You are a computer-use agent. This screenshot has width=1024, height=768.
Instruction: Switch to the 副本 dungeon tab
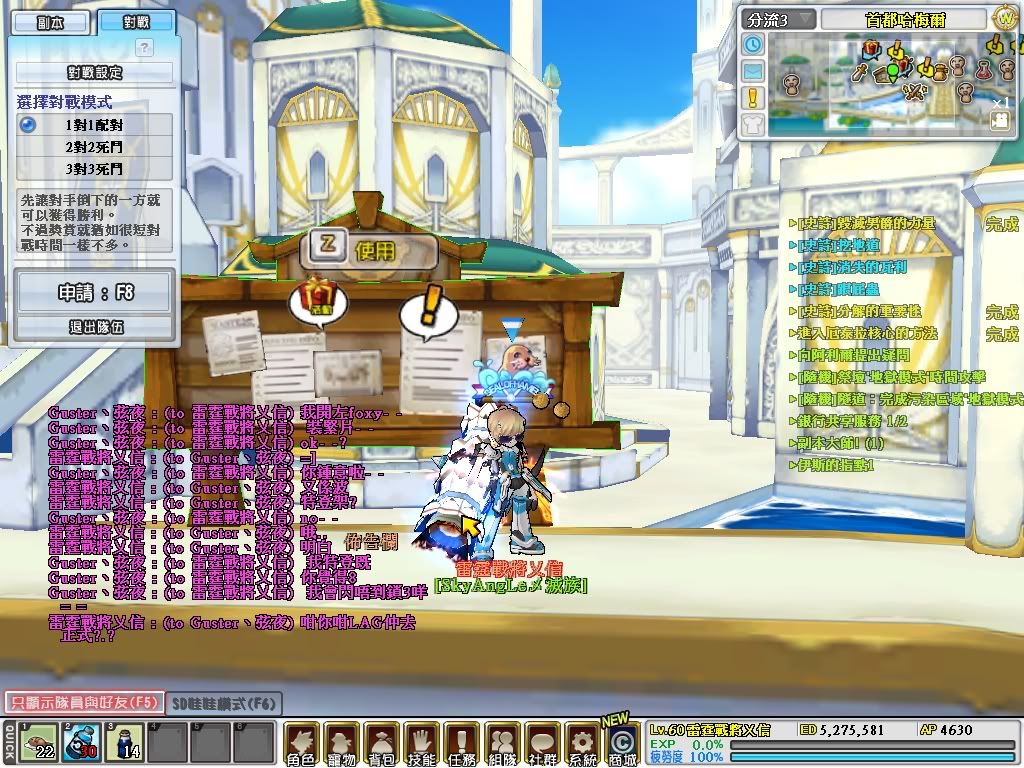[49, 23]
